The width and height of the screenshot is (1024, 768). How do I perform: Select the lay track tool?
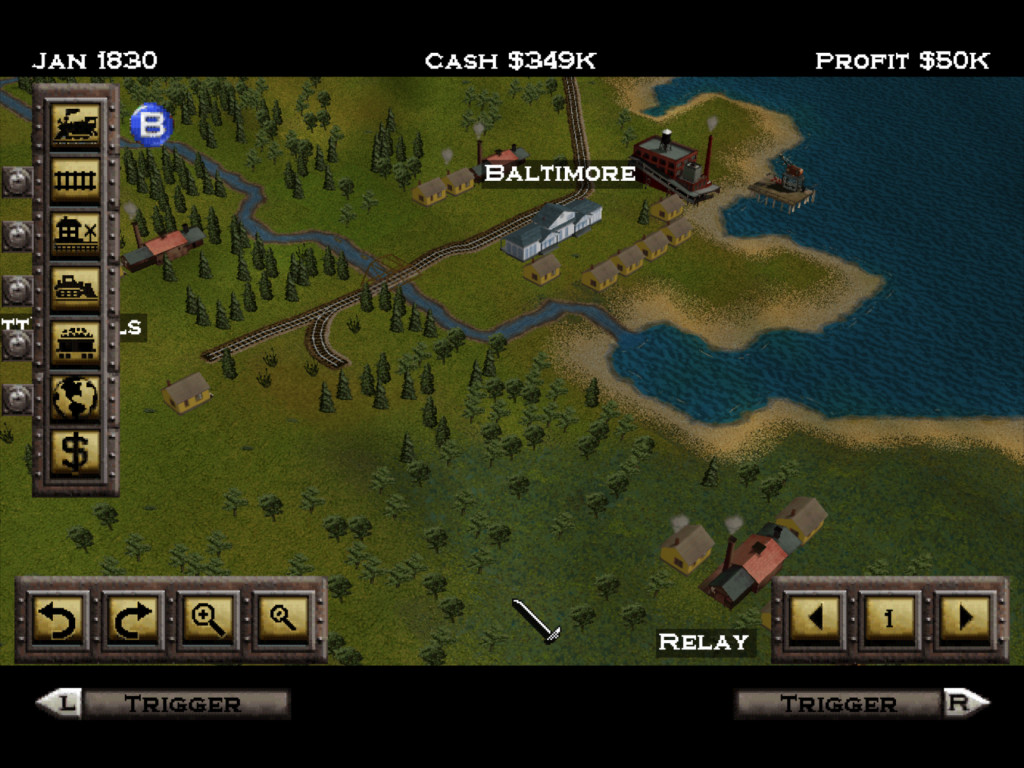tap(76, 181)
